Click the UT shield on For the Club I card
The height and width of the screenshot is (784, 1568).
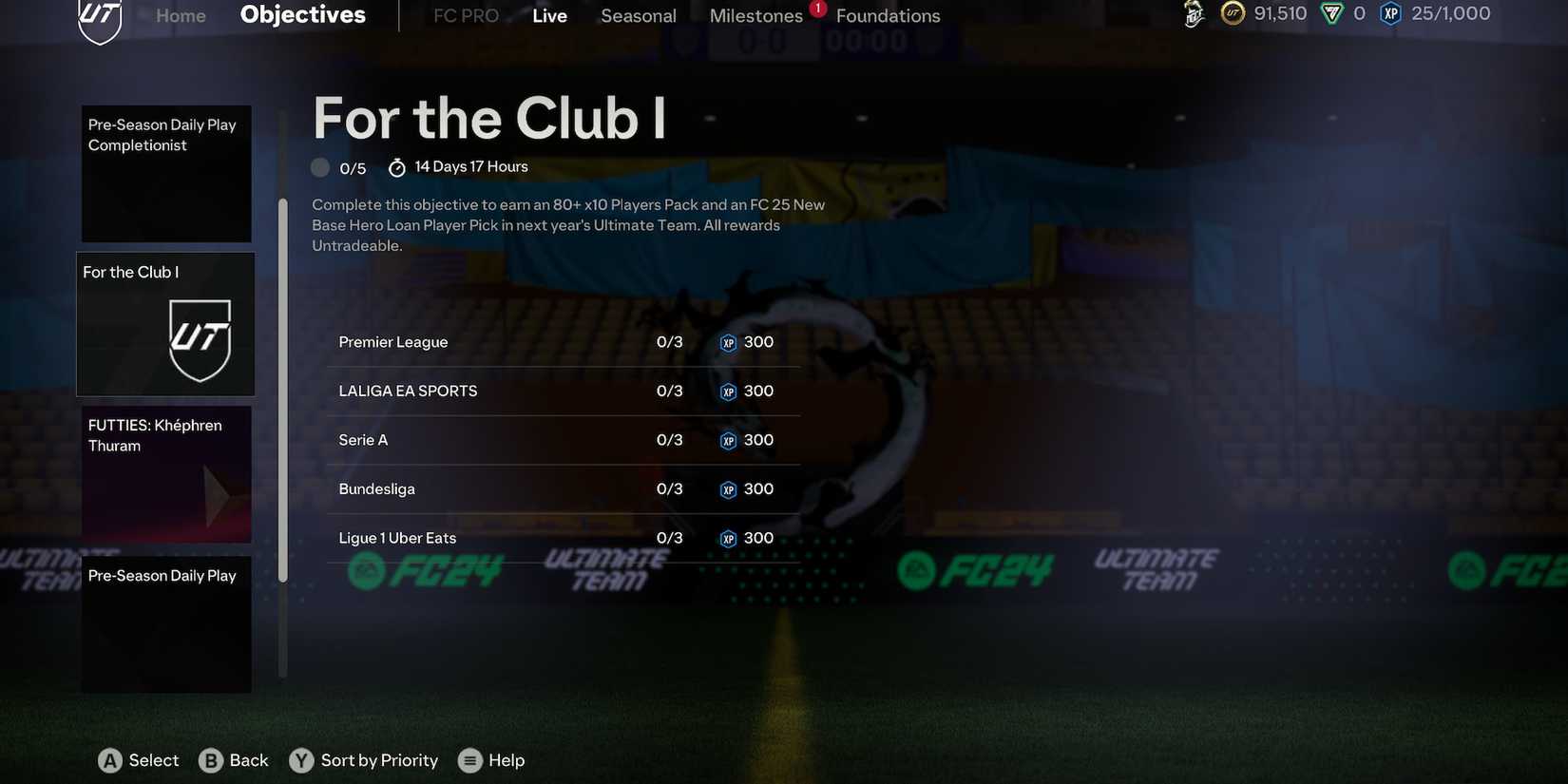click(201, 342)
